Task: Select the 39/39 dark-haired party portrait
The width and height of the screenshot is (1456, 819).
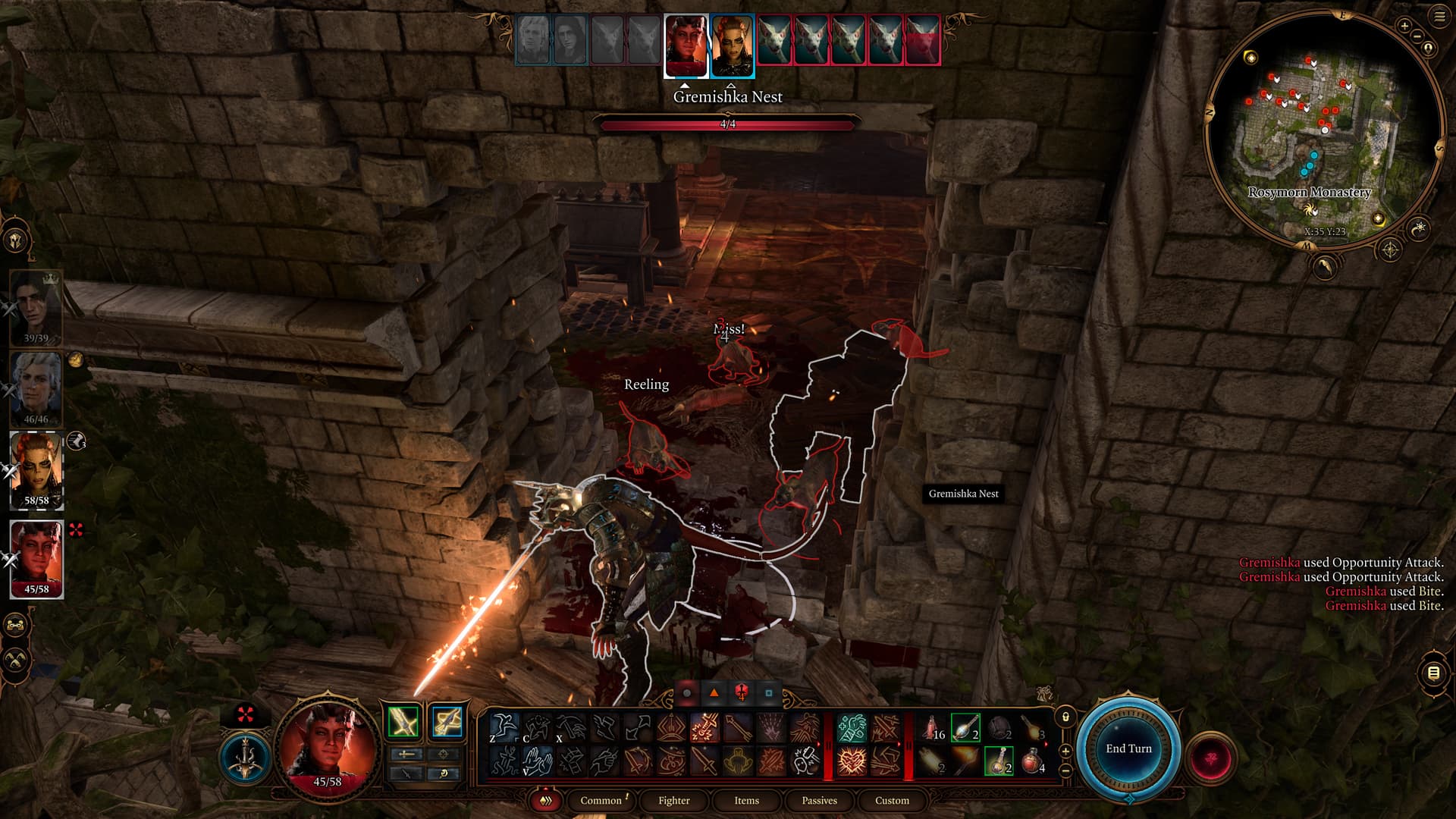Action: 36,307
